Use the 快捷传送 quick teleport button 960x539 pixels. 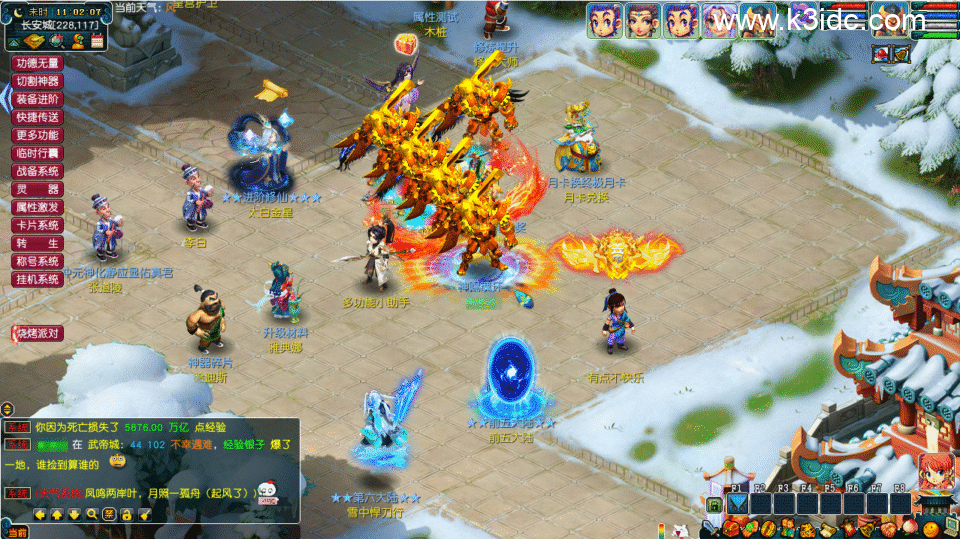(x=38, y=117)
